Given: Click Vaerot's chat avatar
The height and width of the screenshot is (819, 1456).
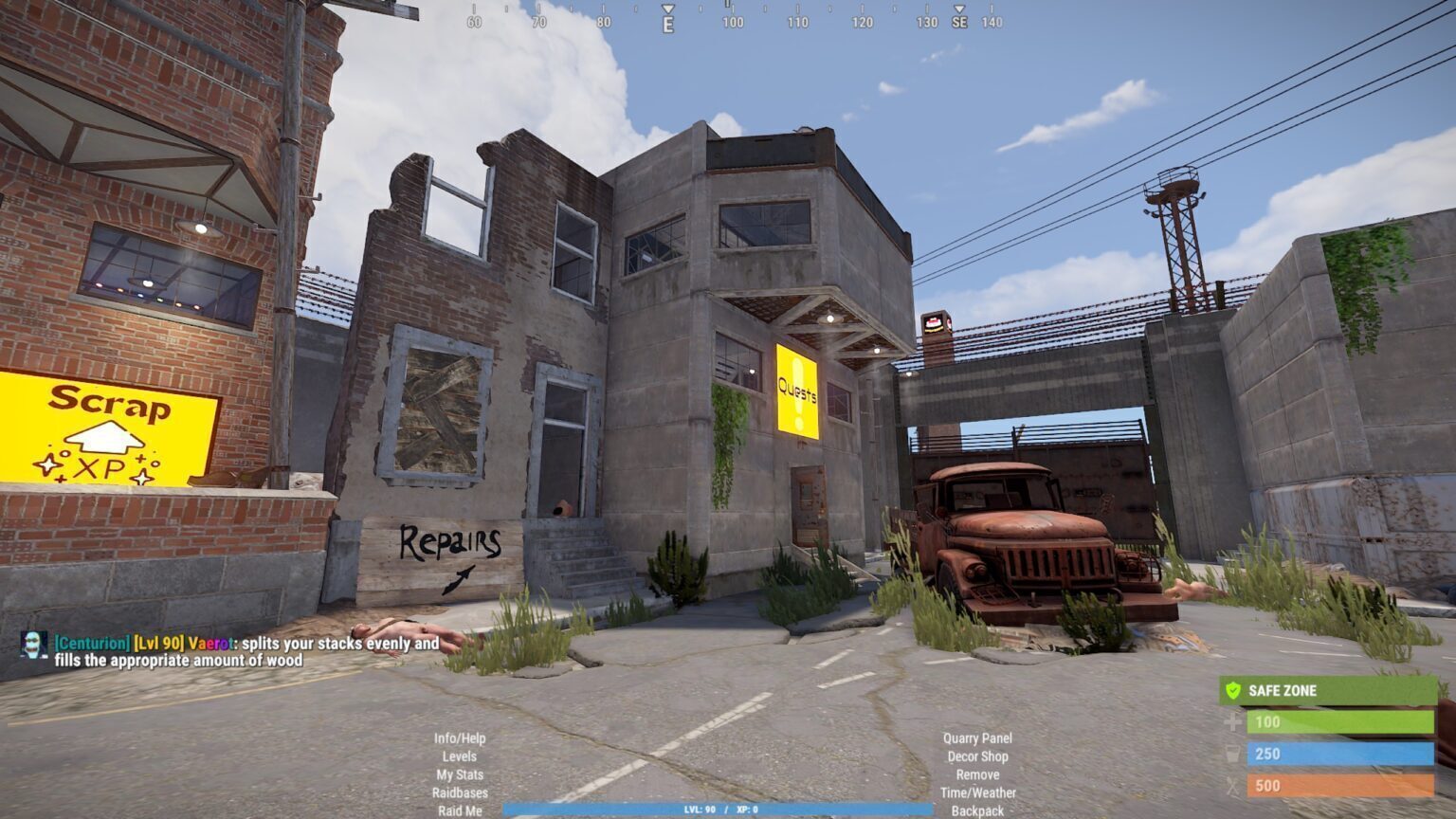Looking at the screenshot, I should coord(34,645).
